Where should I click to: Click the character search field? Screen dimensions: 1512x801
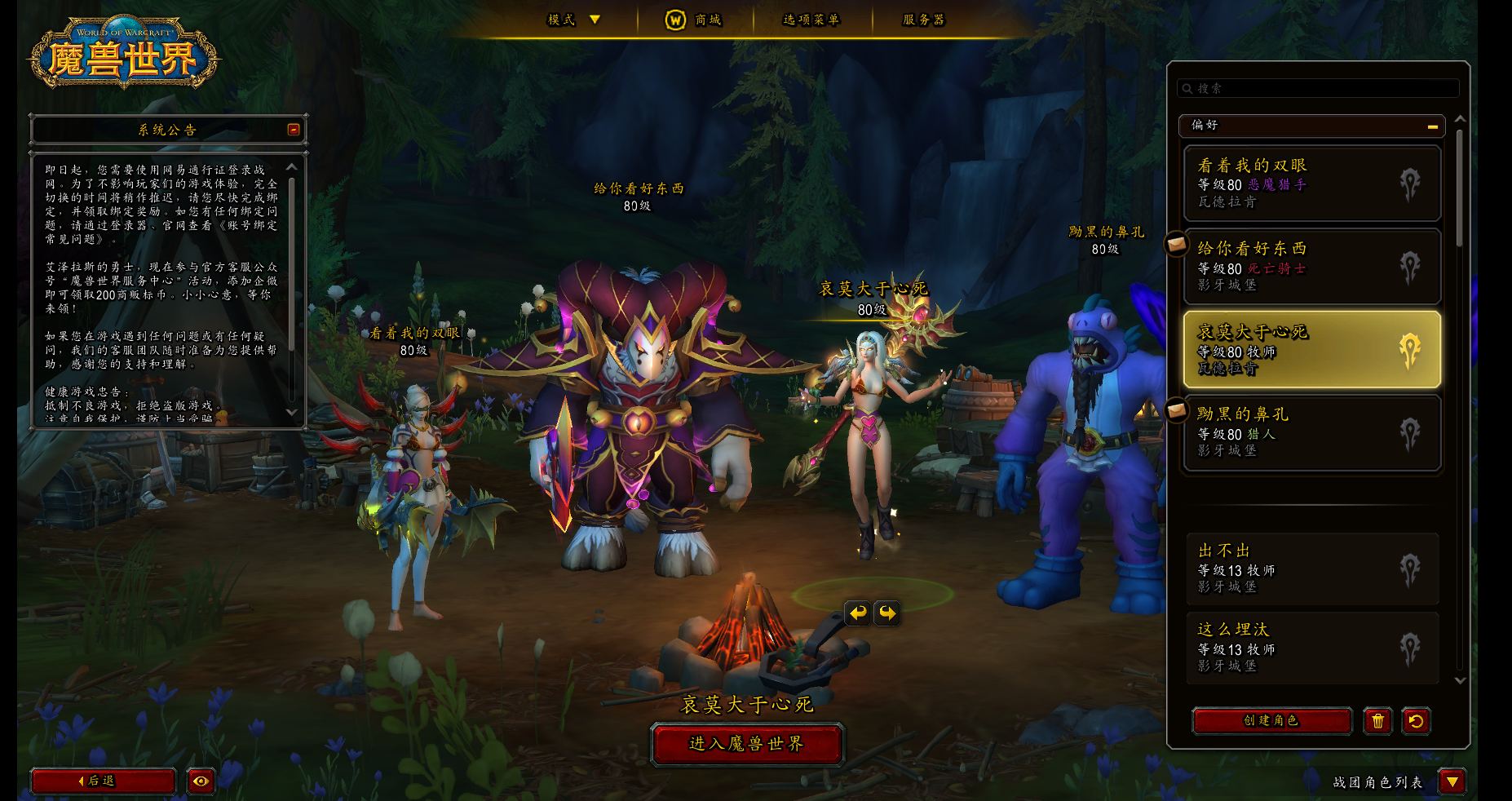(1319, 88)
